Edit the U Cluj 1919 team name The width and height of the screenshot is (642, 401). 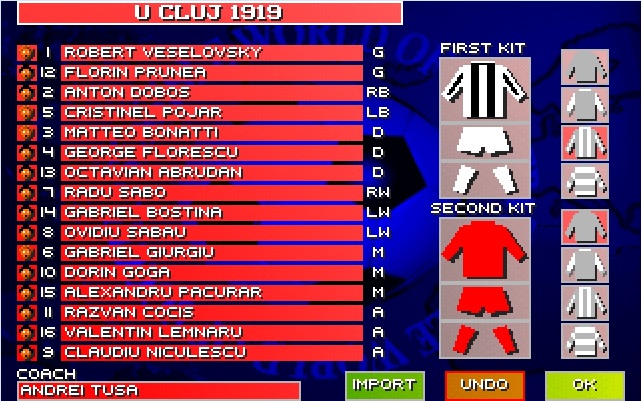[x=208, y=13]
